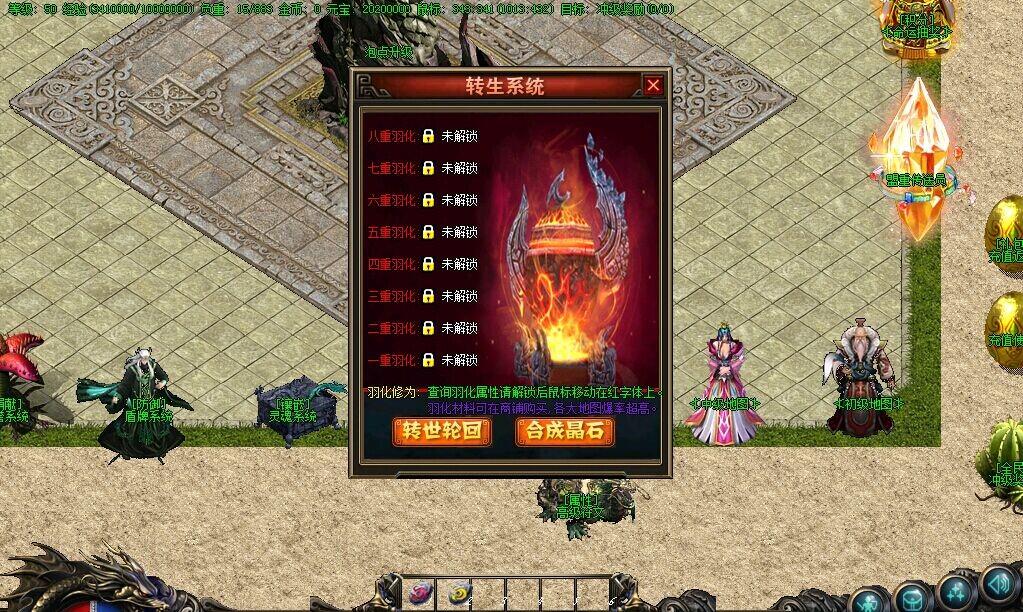Screen dimensions: 1023x612
Task: Select the 五重羽化 row
Action: click(x=393, y=232)
